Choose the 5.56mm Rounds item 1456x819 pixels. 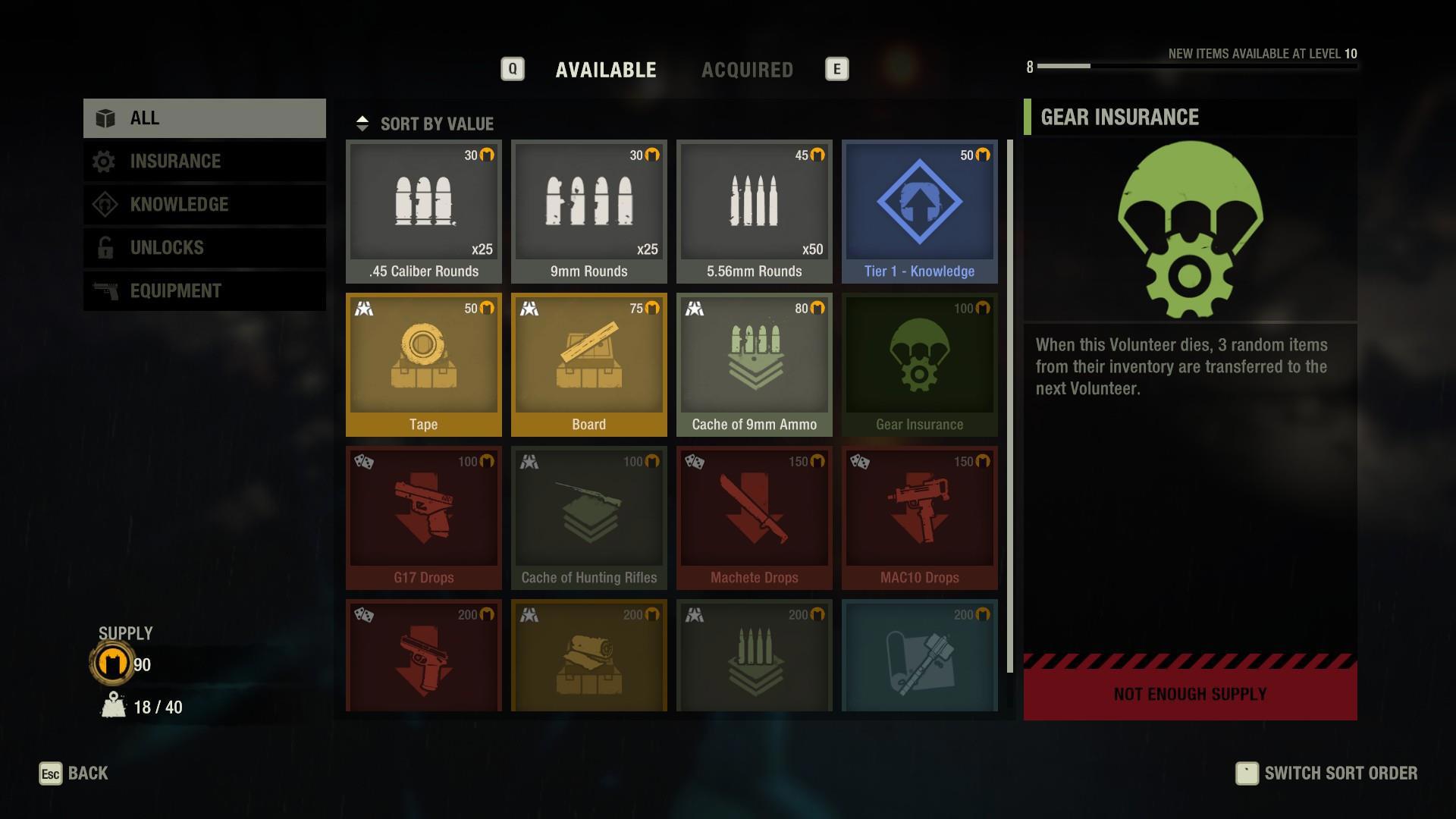(x=754, y=211)
